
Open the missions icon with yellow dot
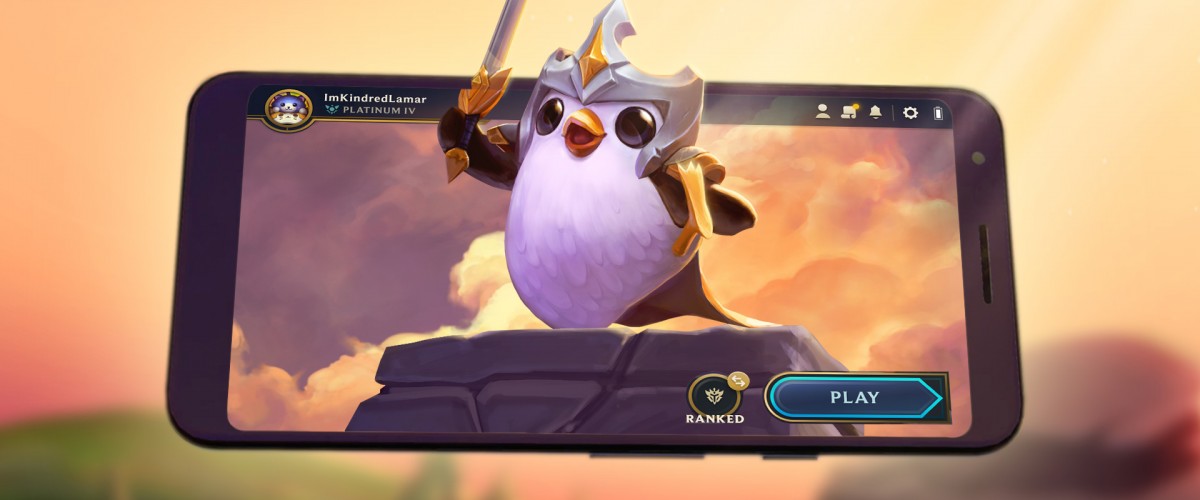click(x=849, y=111)
